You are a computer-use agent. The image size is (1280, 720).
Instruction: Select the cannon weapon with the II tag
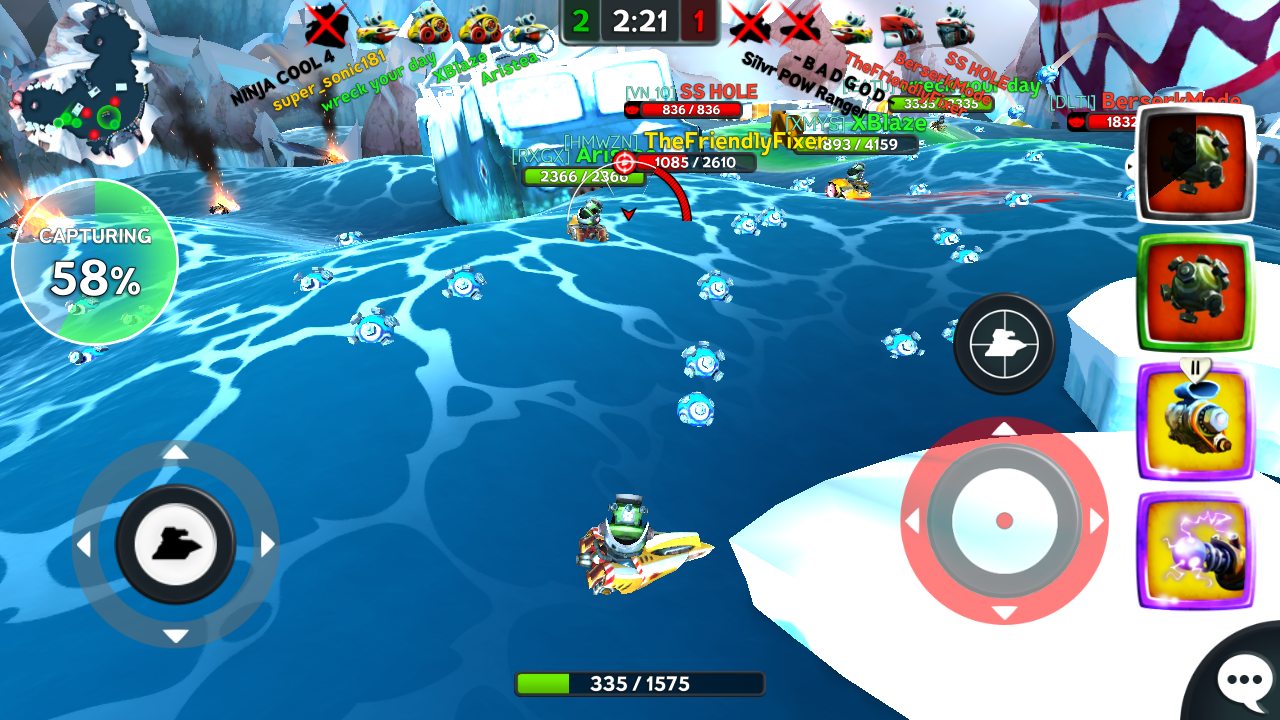(1195, 422)
